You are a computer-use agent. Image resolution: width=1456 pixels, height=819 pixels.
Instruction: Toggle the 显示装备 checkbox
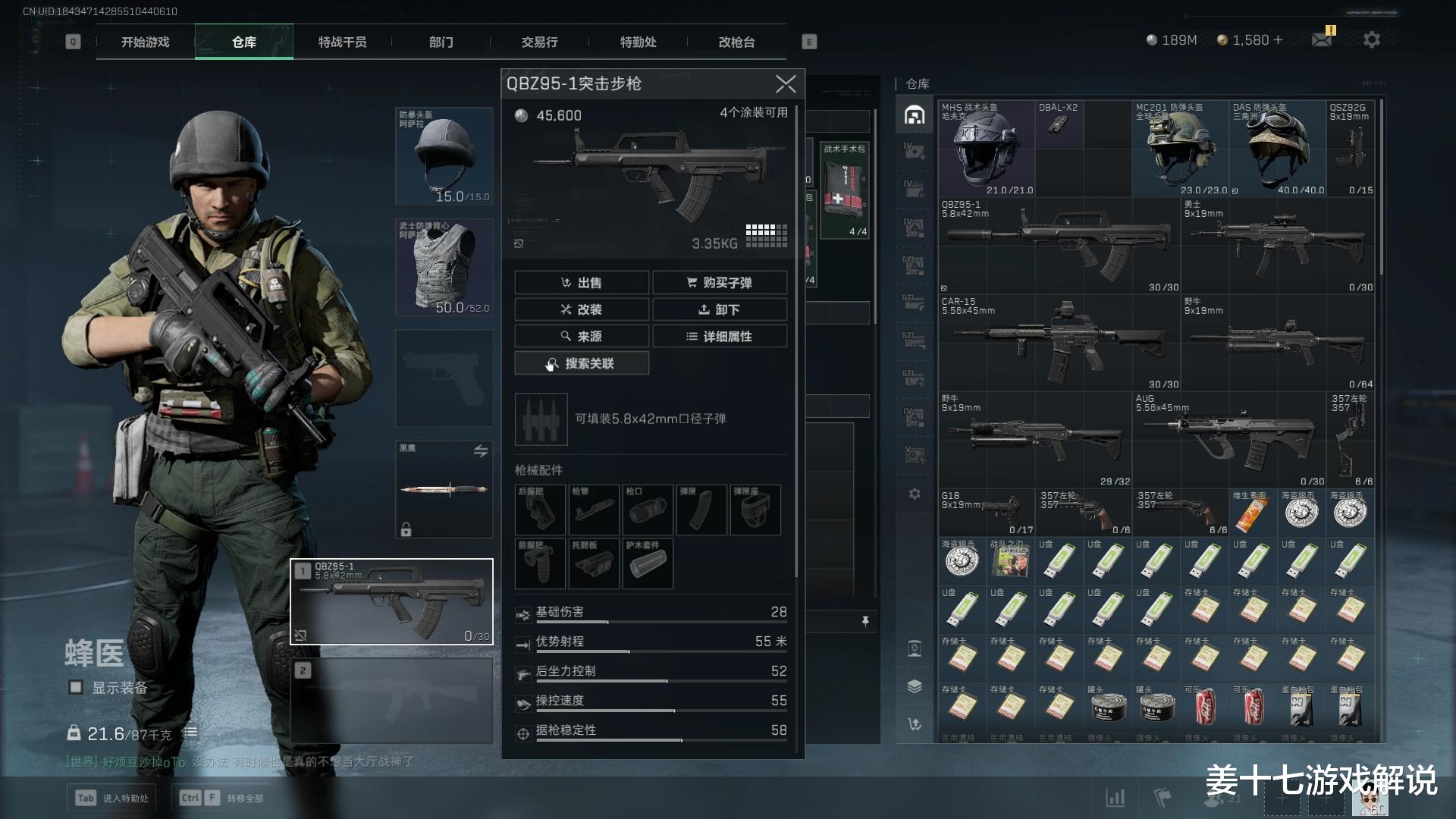point(76,687)
